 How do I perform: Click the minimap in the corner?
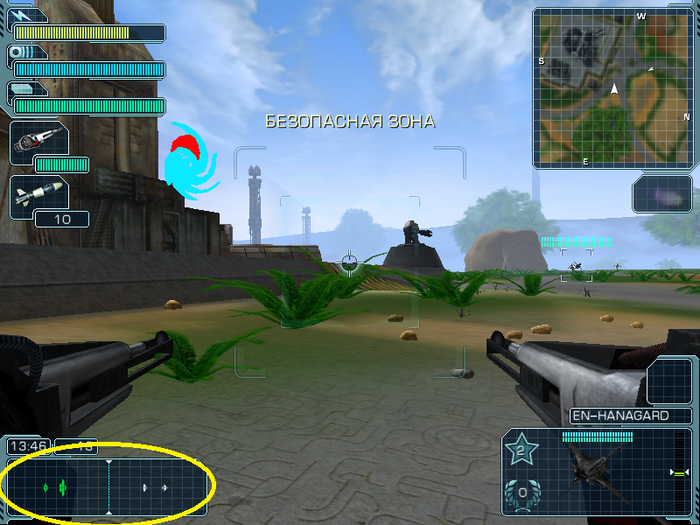click(x=614, y=87)
